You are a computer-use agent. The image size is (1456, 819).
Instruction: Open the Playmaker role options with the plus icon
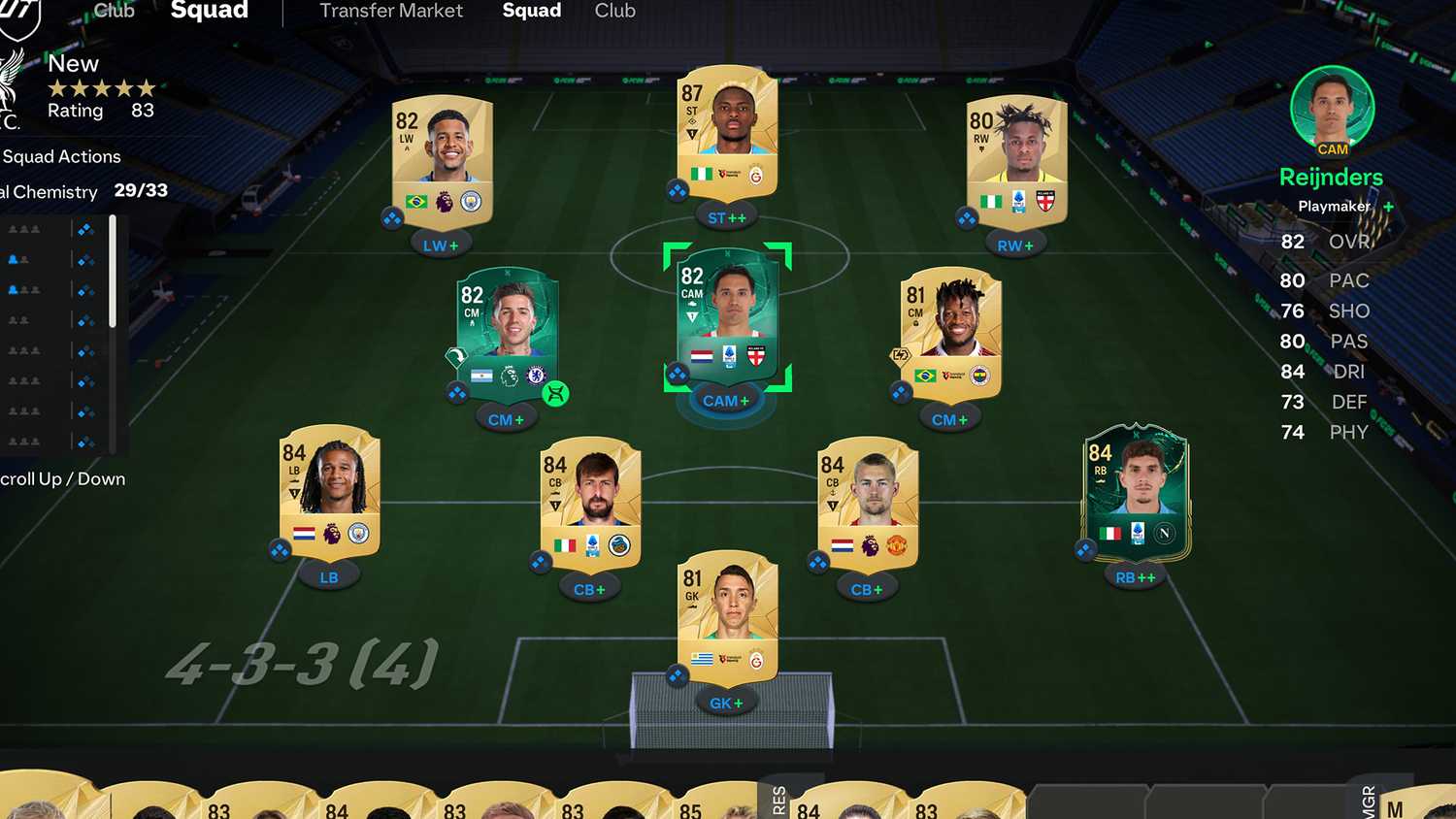pyautogui.click(x=1389, y=207)
